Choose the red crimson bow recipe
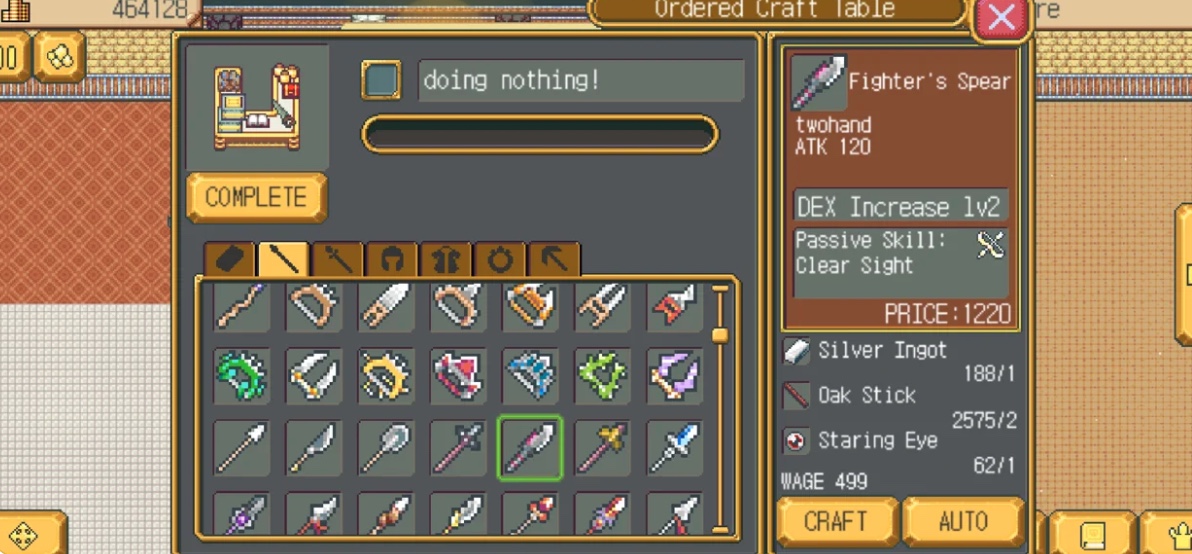The height and width of the screenshot is (554, 1192). 458,376
